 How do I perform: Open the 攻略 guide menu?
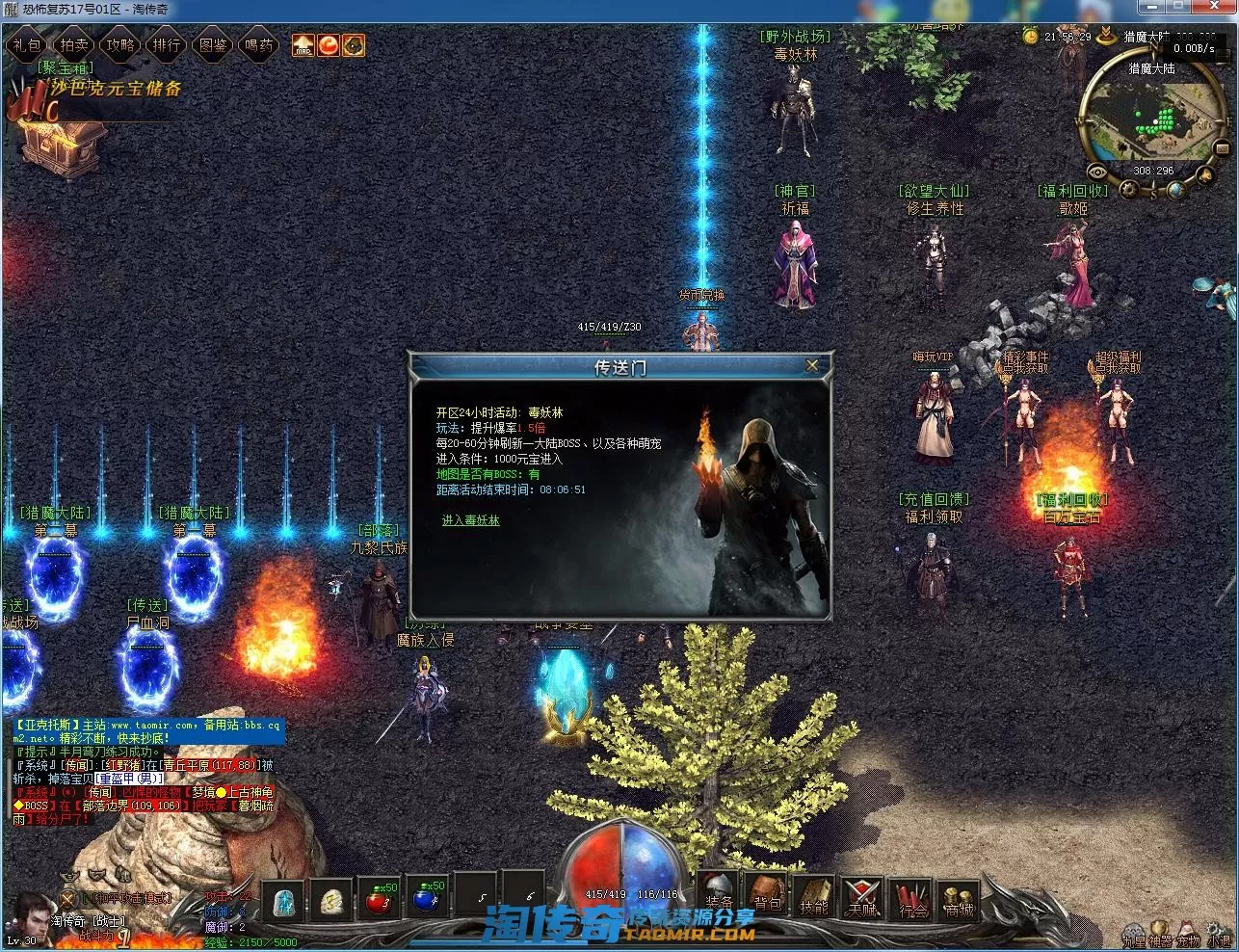120,45
